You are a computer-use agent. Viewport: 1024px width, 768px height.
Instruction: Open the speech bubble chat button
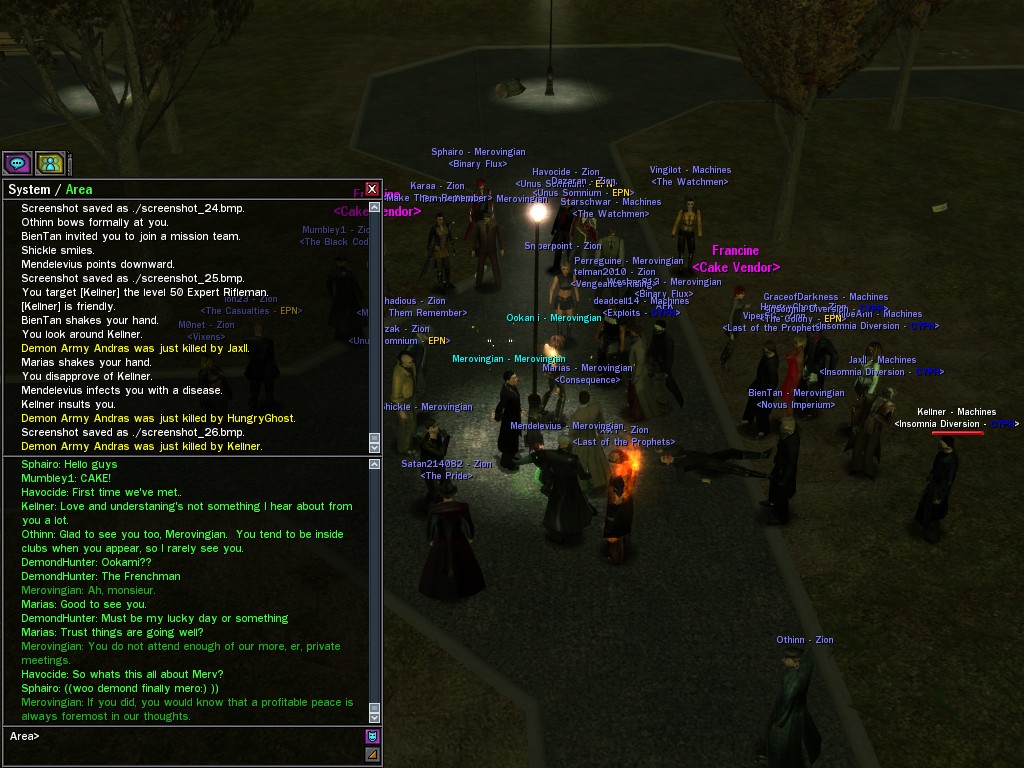17,163
